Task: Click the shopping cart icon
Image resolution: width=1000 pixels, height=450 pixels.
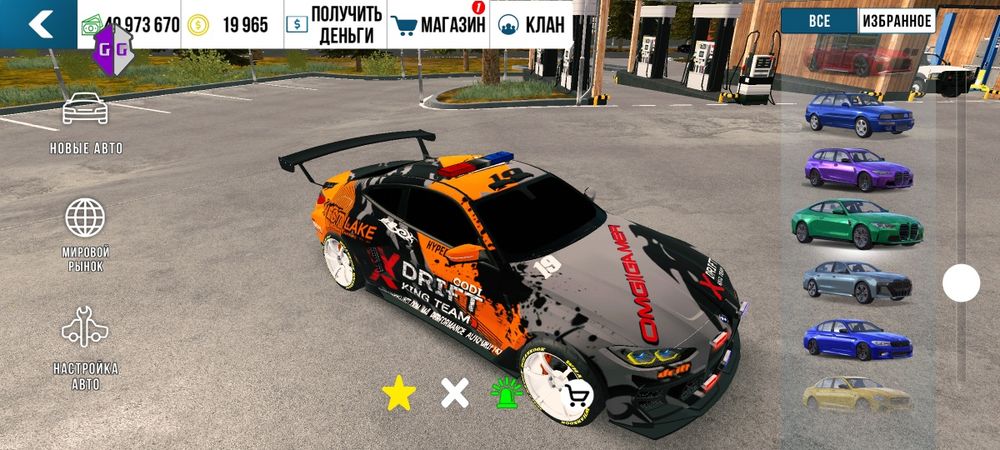Action: 578,395
